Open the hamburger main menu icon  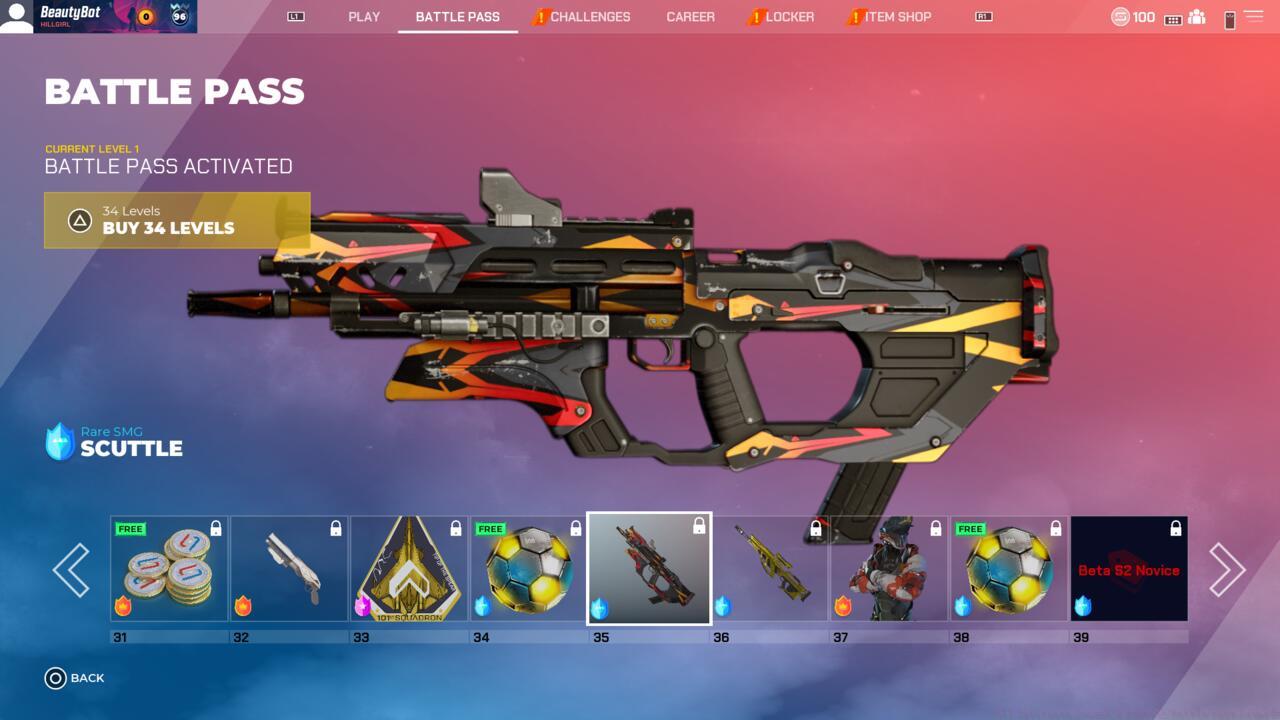click(1253, 17)
